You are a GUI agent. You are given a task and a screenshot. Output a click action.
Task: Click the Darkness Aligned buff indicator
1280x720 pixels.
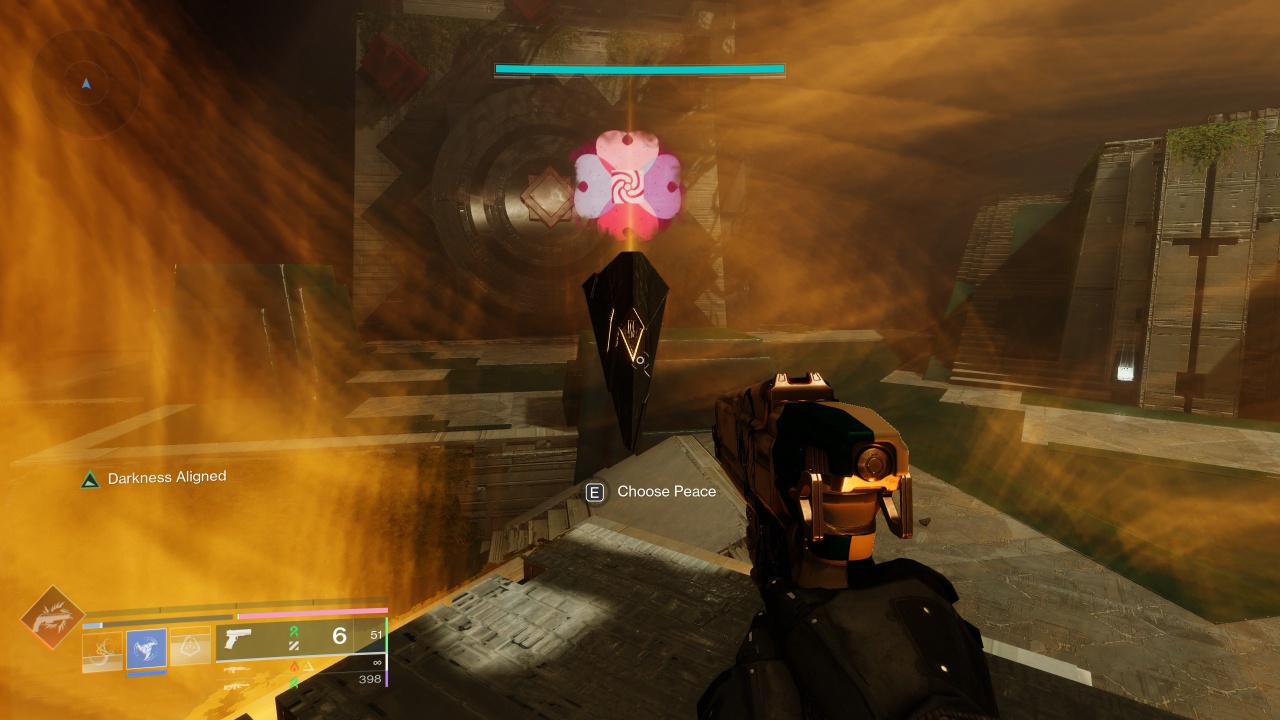click(x=154, y=478)
